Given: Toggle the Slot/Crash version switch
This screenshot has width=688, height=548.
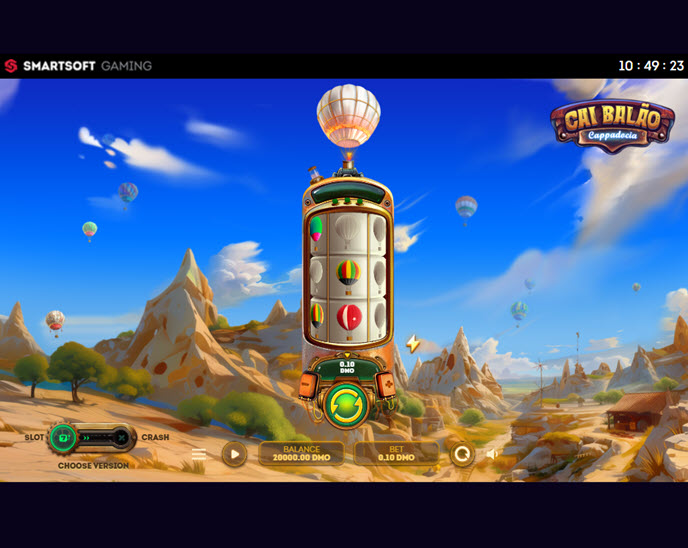Looking at the screenshot, I should tap(92, 437).
